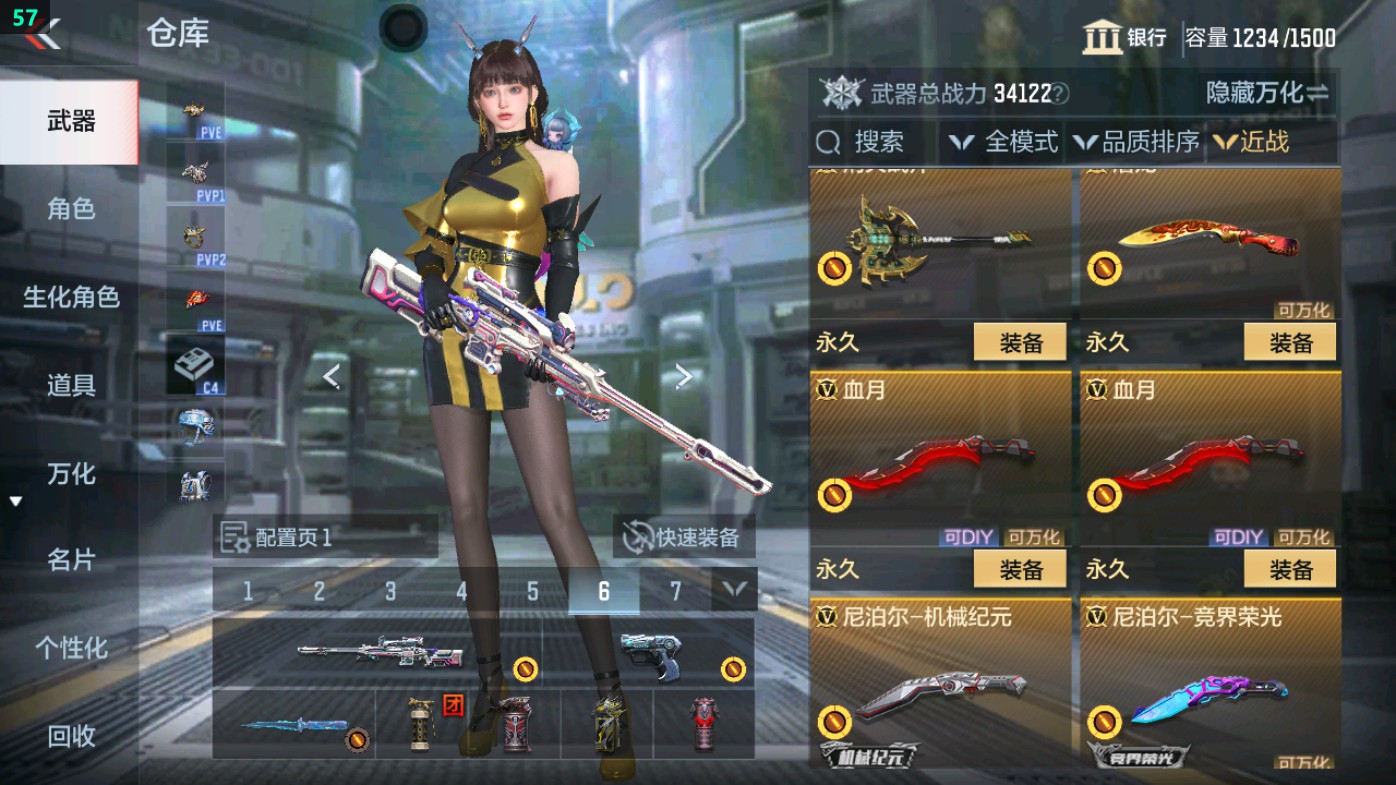Screen dimensions: 1396x785
Task: Open the search magnifier in the weapon list
Action: [826, 142]
